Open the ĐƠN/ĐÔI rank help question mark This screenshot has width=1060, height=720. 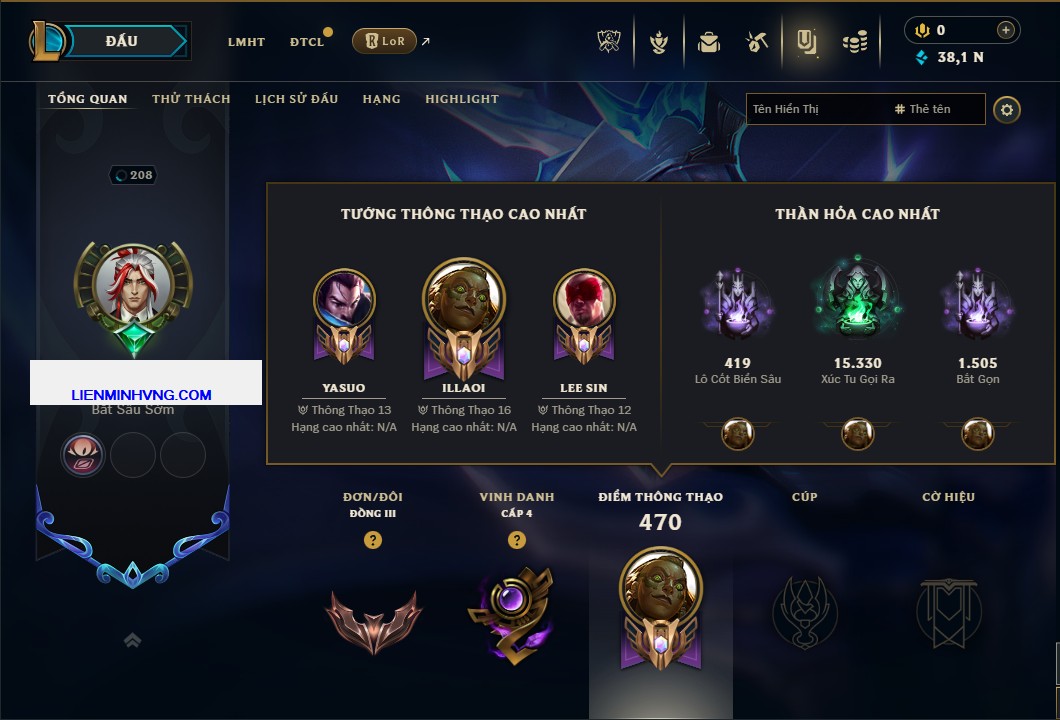(373, 540)
